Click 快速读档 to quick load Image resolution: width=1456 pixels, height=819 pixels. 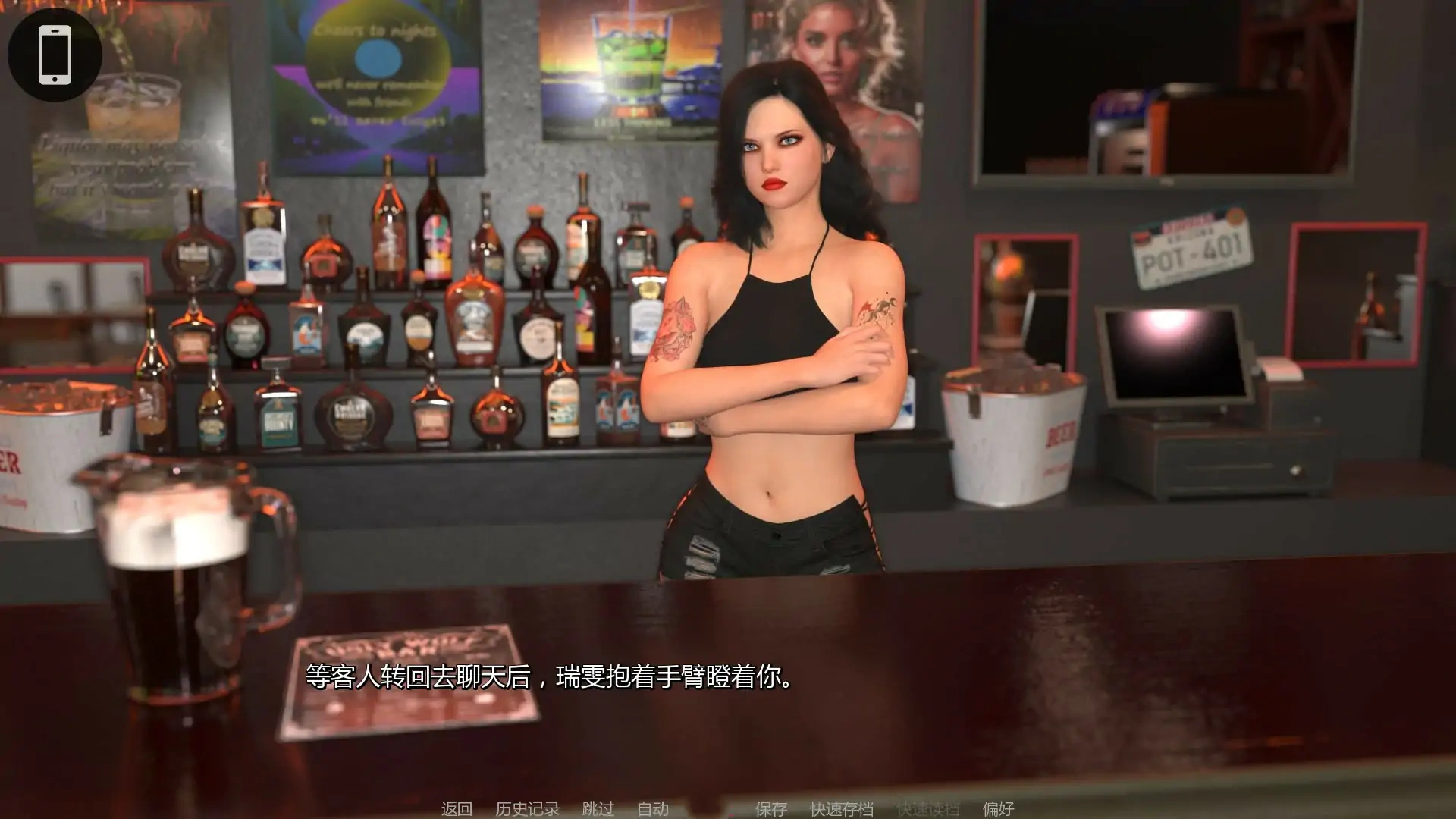click(927, 808)
